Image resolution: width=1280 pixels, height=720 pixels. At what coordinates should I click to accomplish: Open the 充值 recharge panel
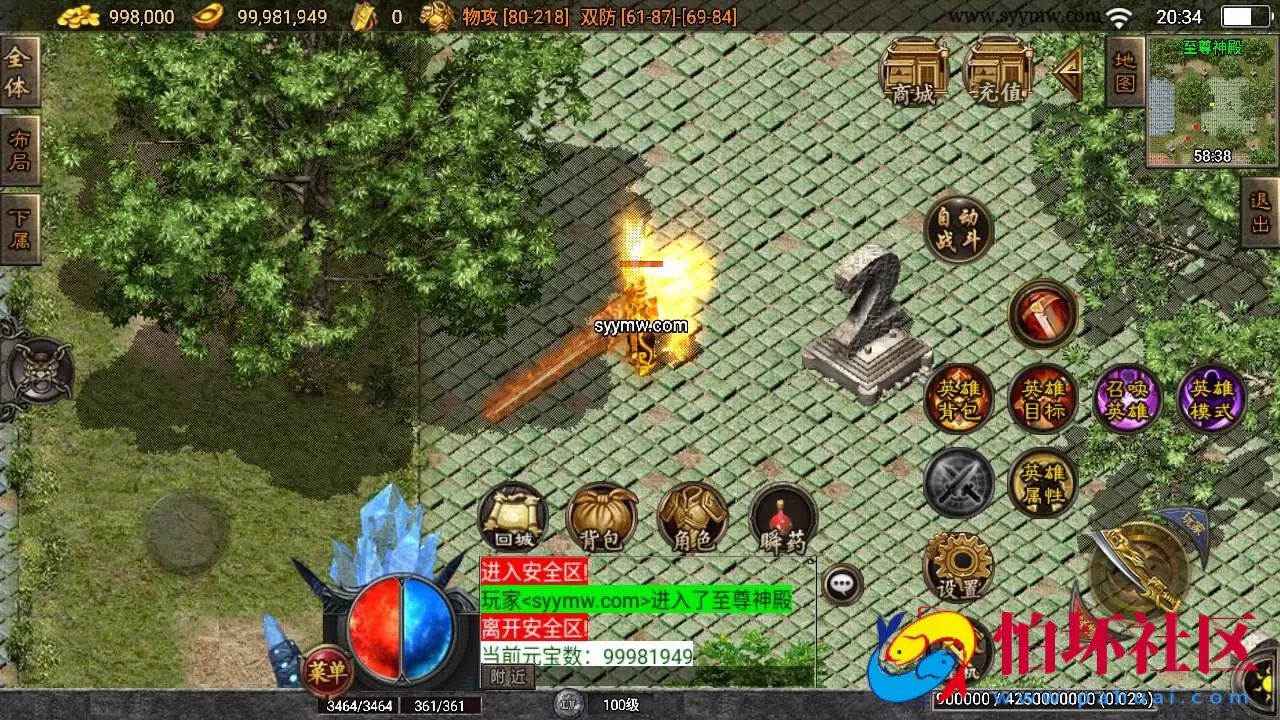999,72
